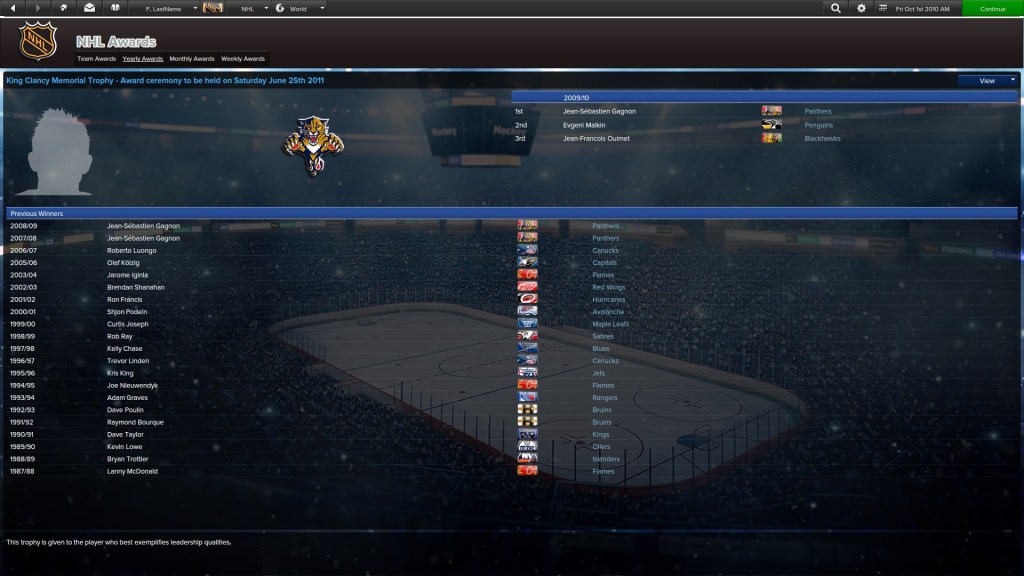The image size is (1024, 576).
Task: Open the home screen icon
Action: [64, 8]
